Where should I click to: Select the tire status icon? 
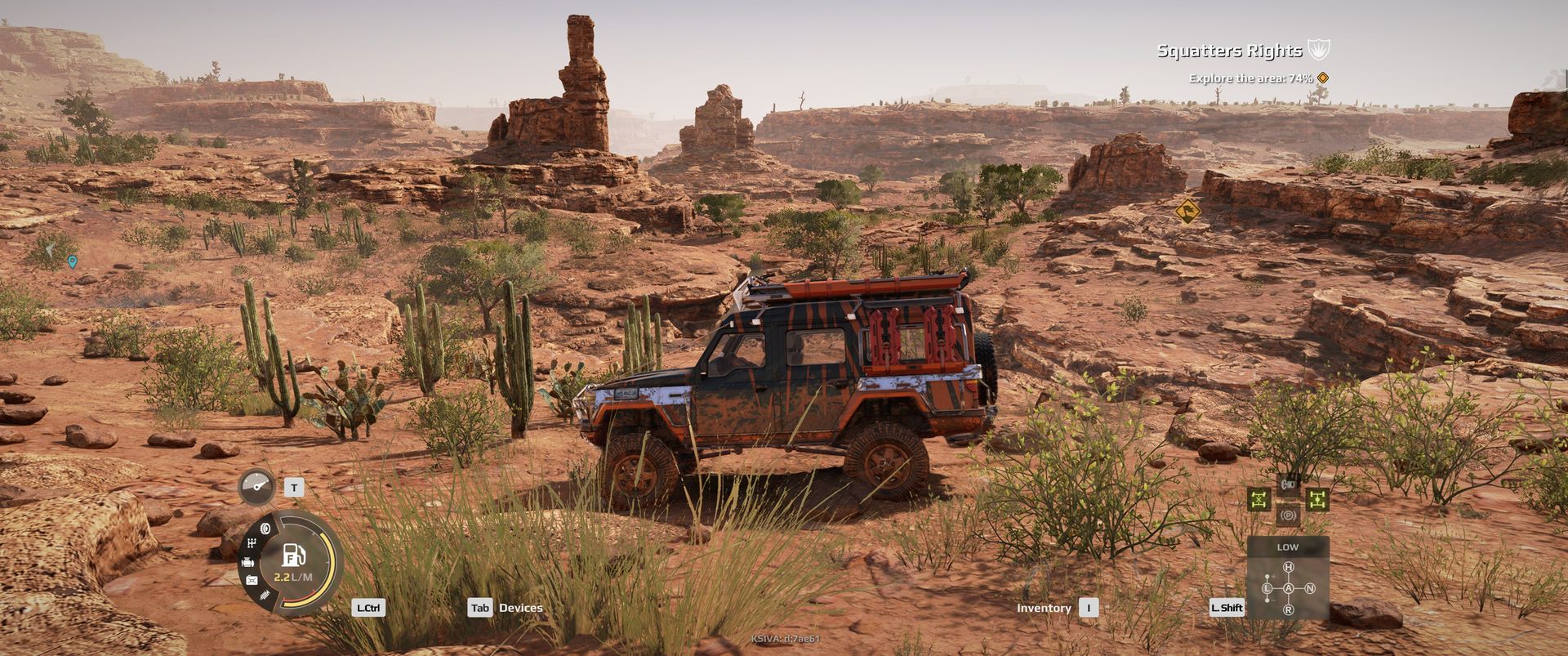click(265, 529)
